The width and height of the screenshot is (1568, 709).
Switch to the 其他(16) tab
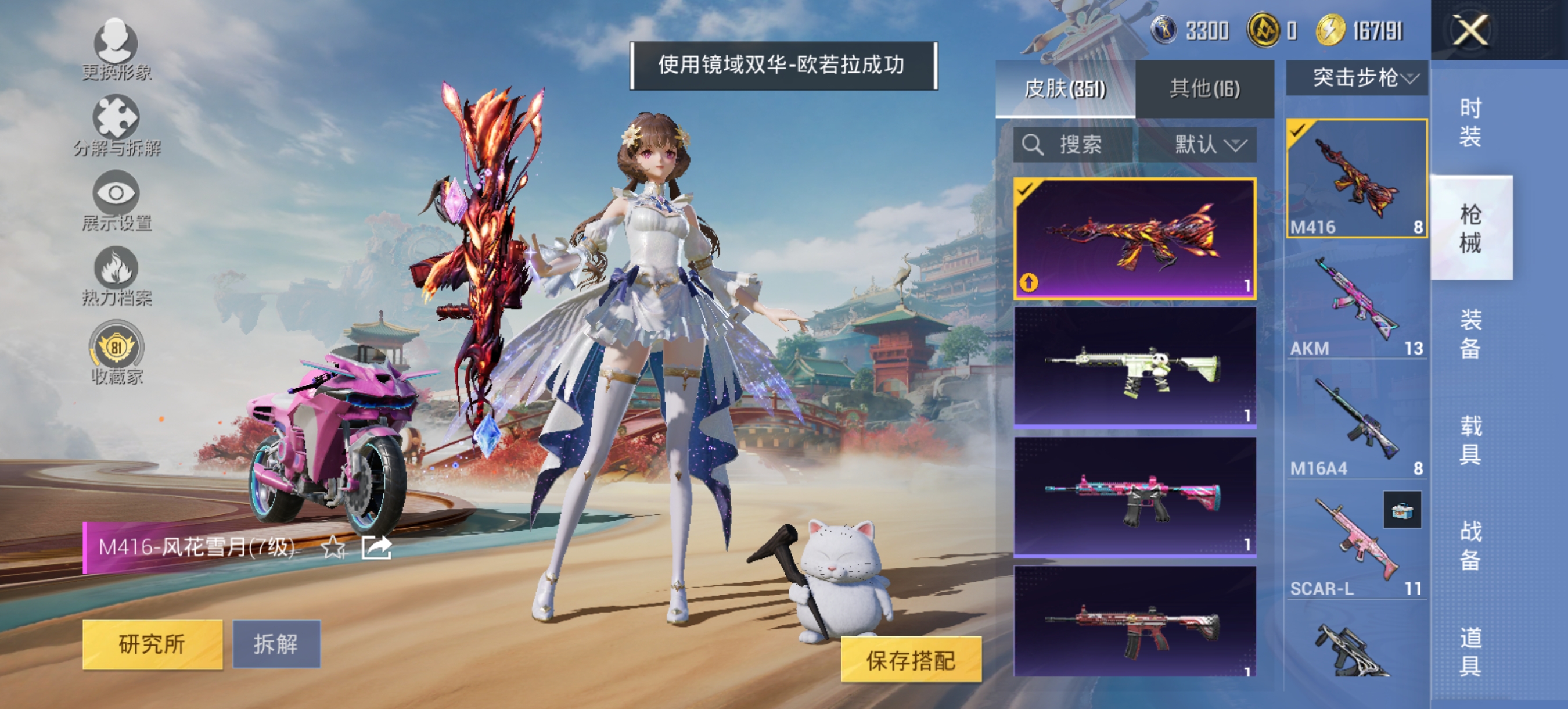click(1205, 89)
